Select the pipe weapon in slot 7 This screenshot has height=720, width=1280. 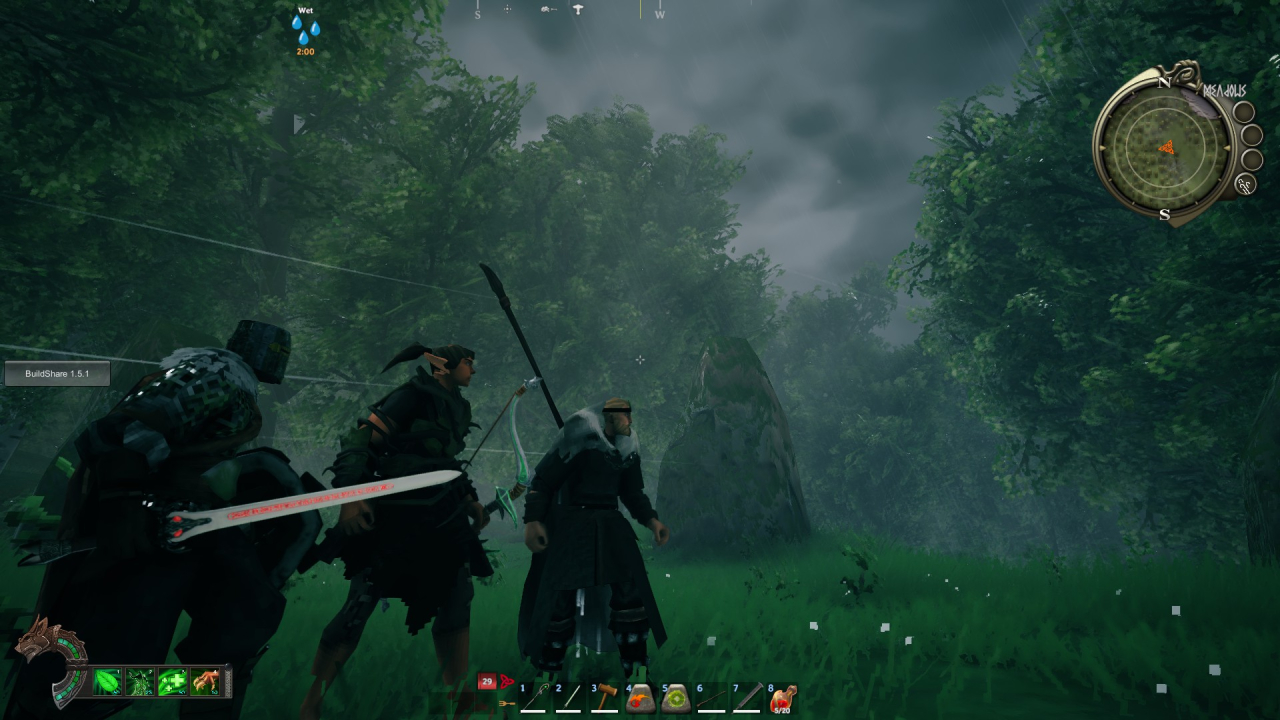[746, 700]
